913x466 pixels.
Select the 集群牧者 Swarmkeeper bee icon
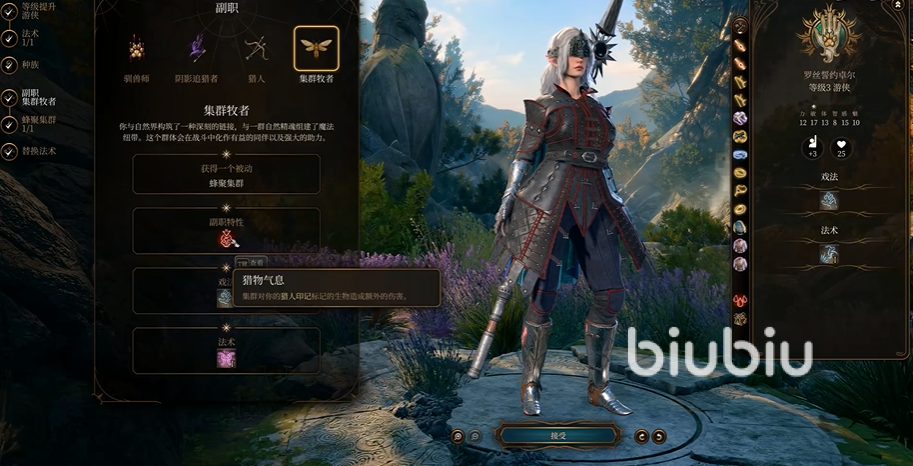click(316, 48)
